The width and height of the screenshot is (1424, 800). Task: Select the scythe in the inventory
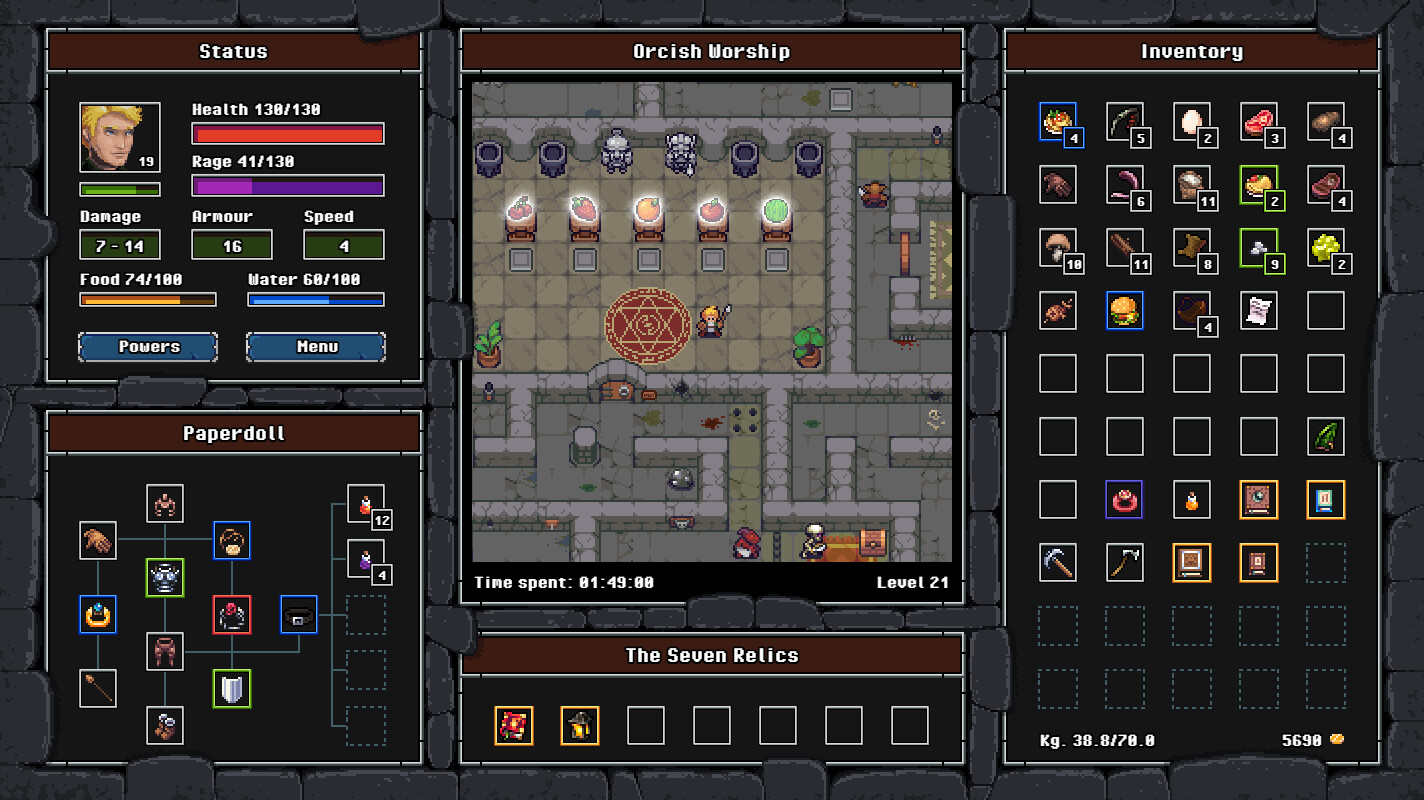pyautogui.click(x=1125, y=562)
